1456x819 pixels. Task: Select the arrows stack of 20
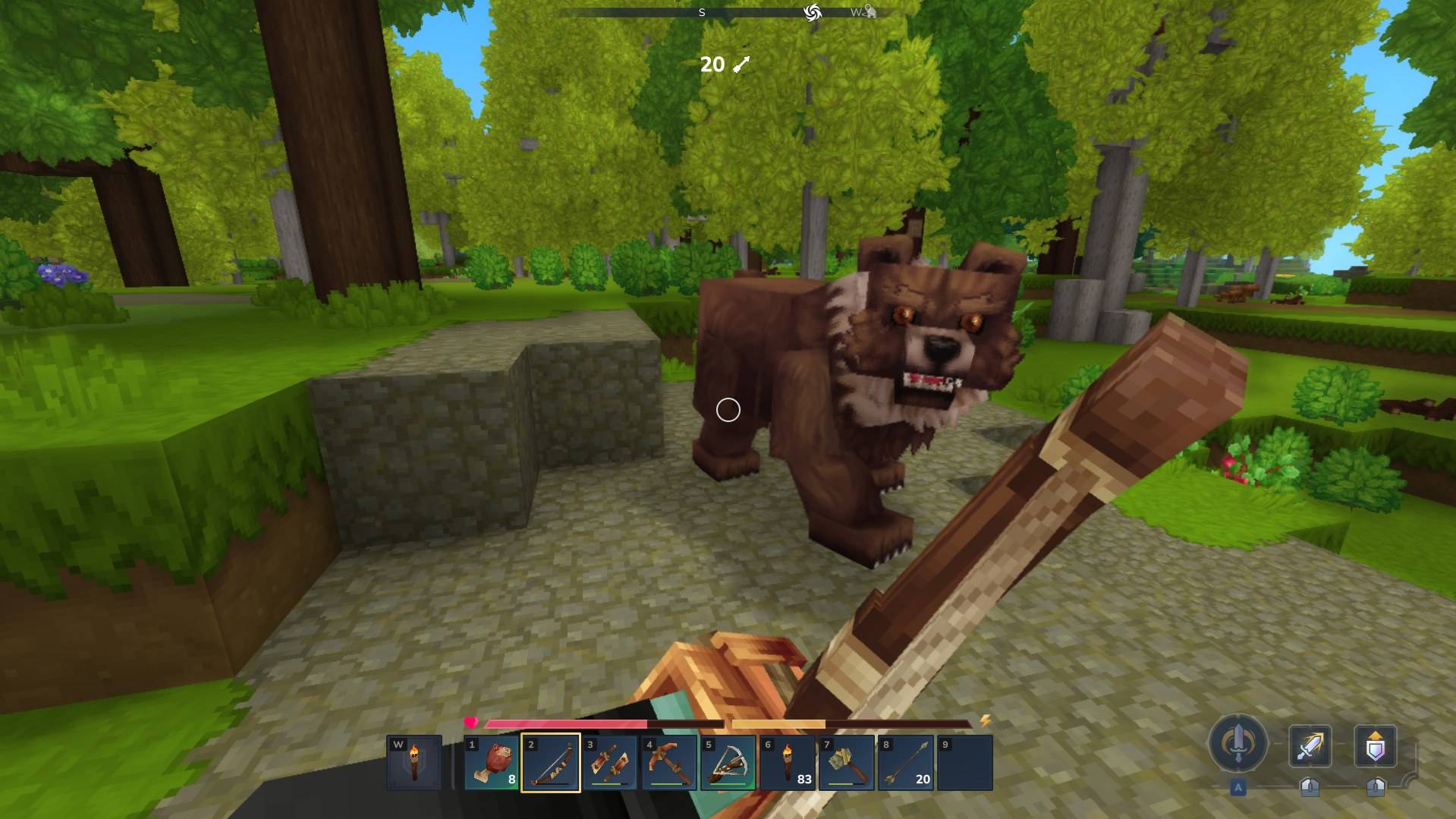(906, 763)
